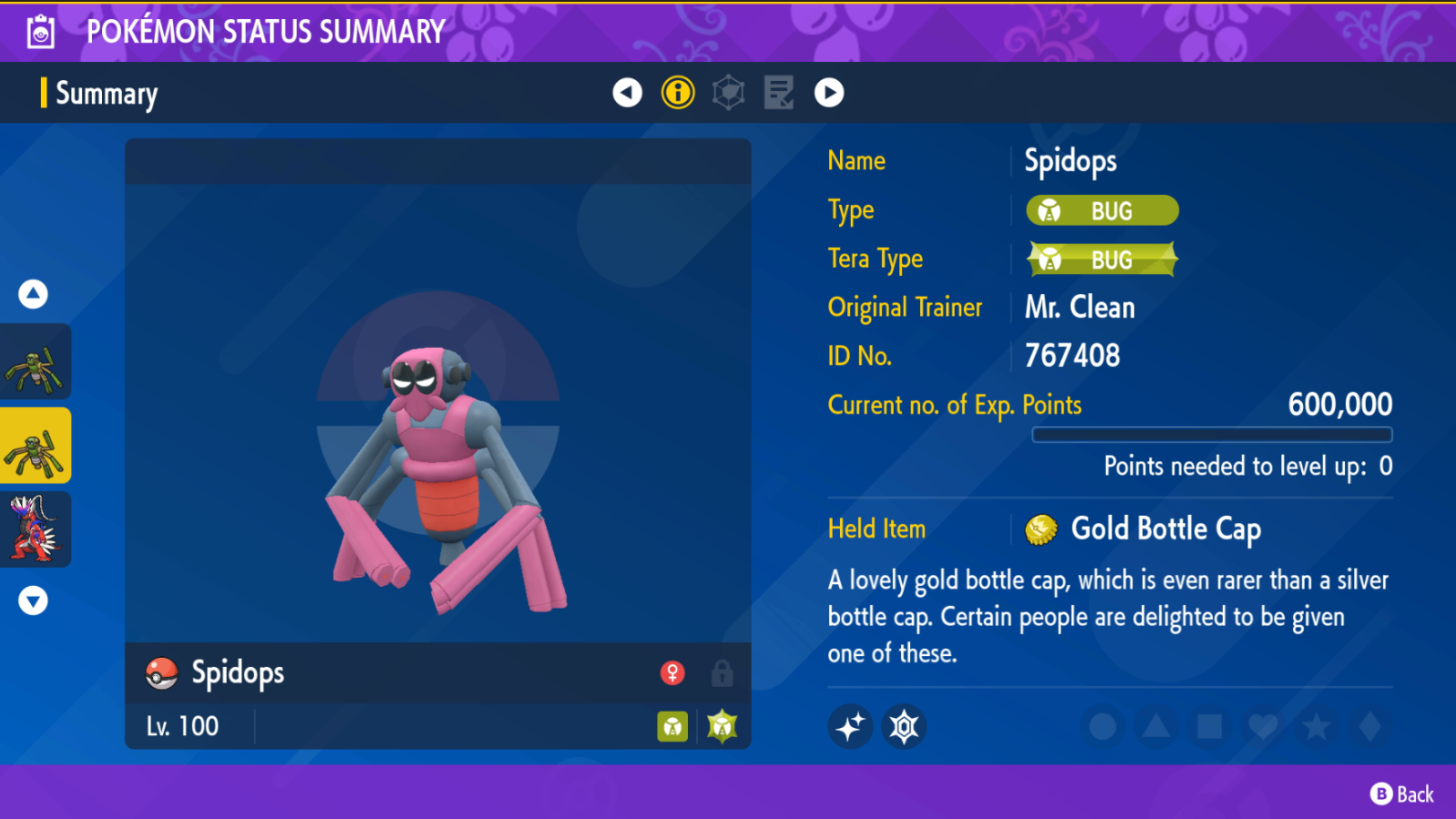
Task: Toggle the heart marking
Action: click(x=1263, y=727)
